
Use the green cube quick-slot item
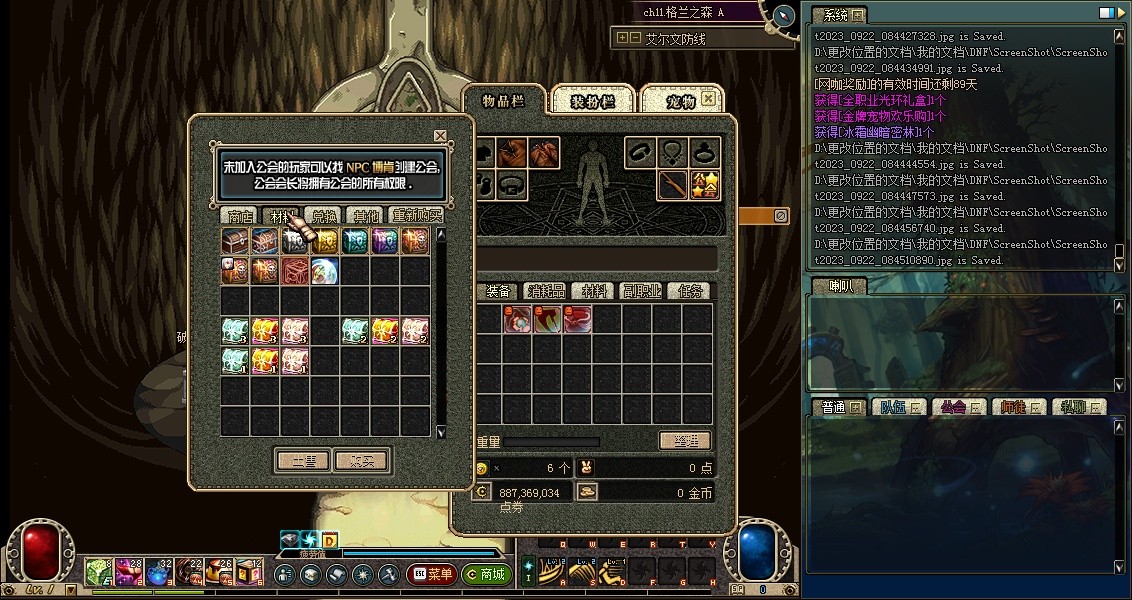(98, 573)
